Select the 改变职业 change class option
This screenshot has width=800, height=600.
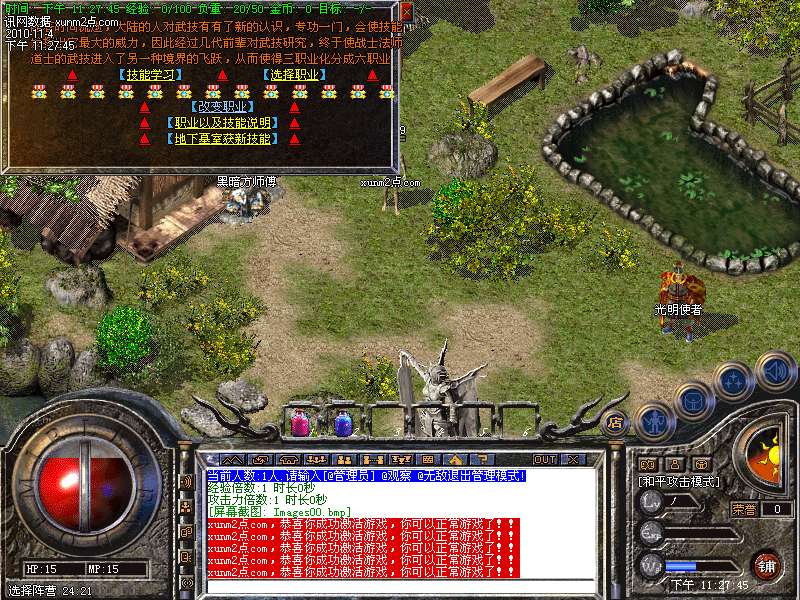click(x=220, y=106)
